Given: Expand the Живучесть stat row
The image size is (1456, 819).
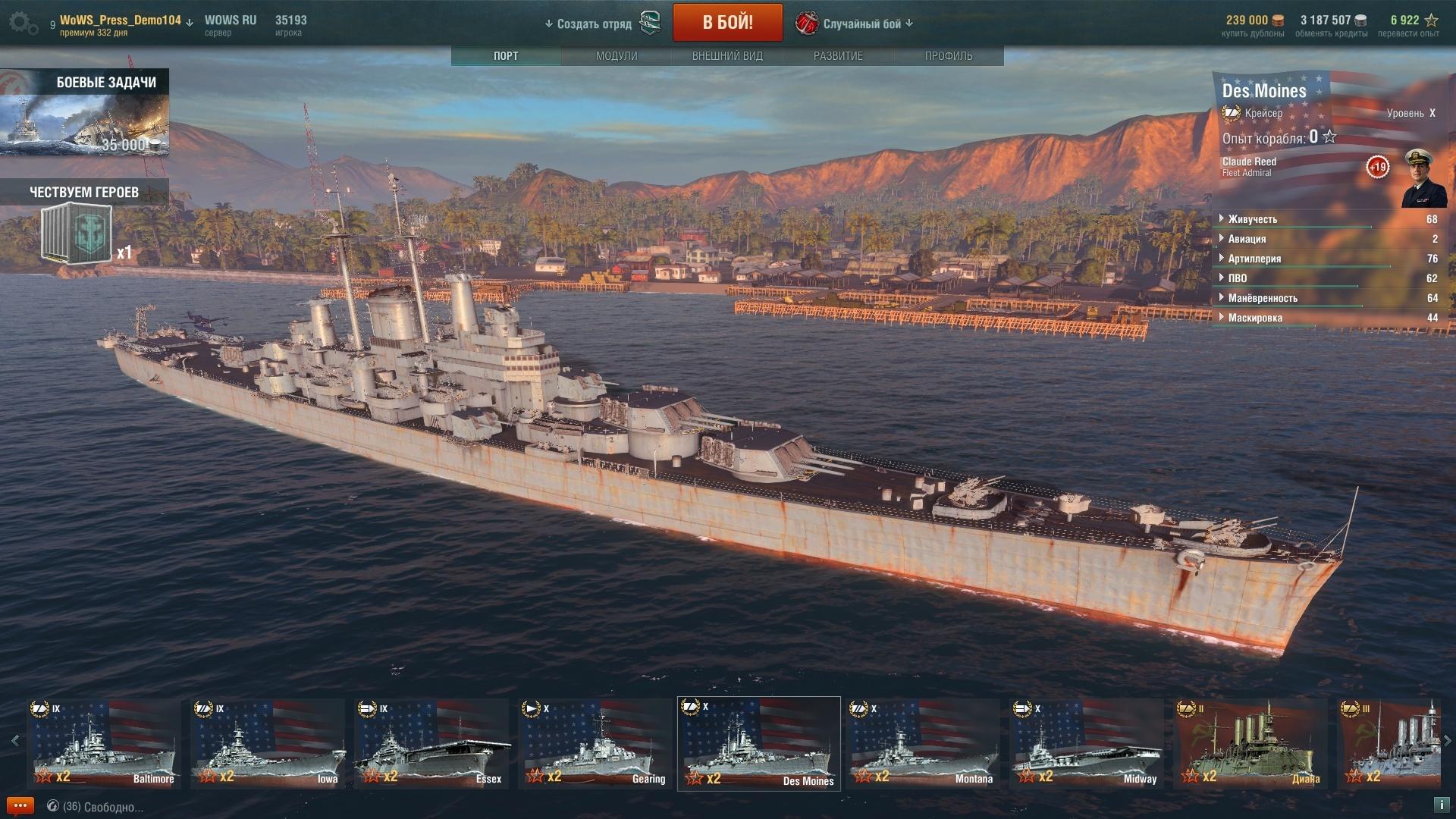Looking at the screenshot, I should (x=1252, y=219).
